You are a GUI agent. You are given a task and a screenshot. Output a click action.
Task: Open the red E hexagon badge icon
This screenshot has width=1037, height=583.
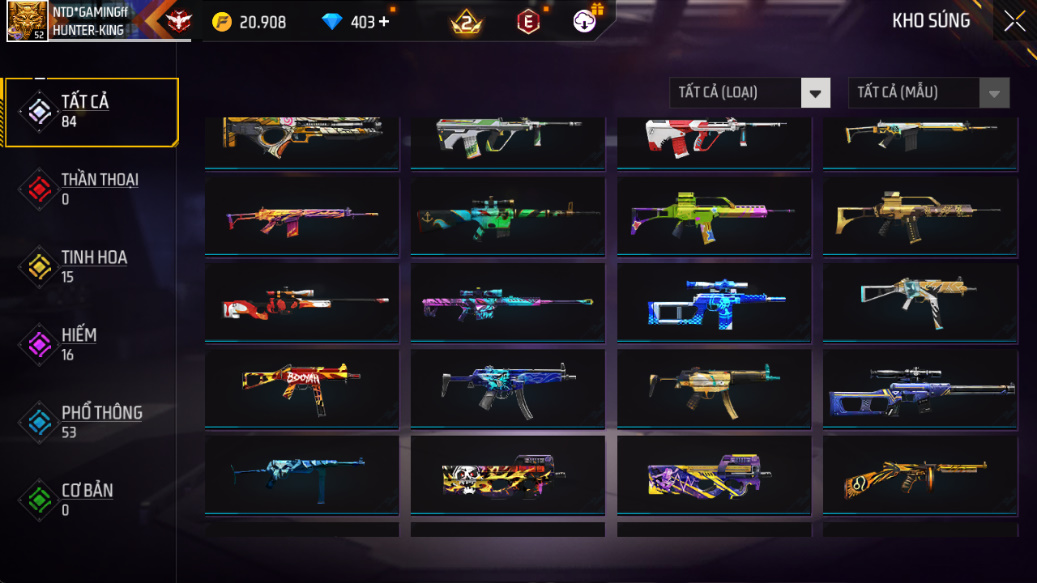[528, 21]
